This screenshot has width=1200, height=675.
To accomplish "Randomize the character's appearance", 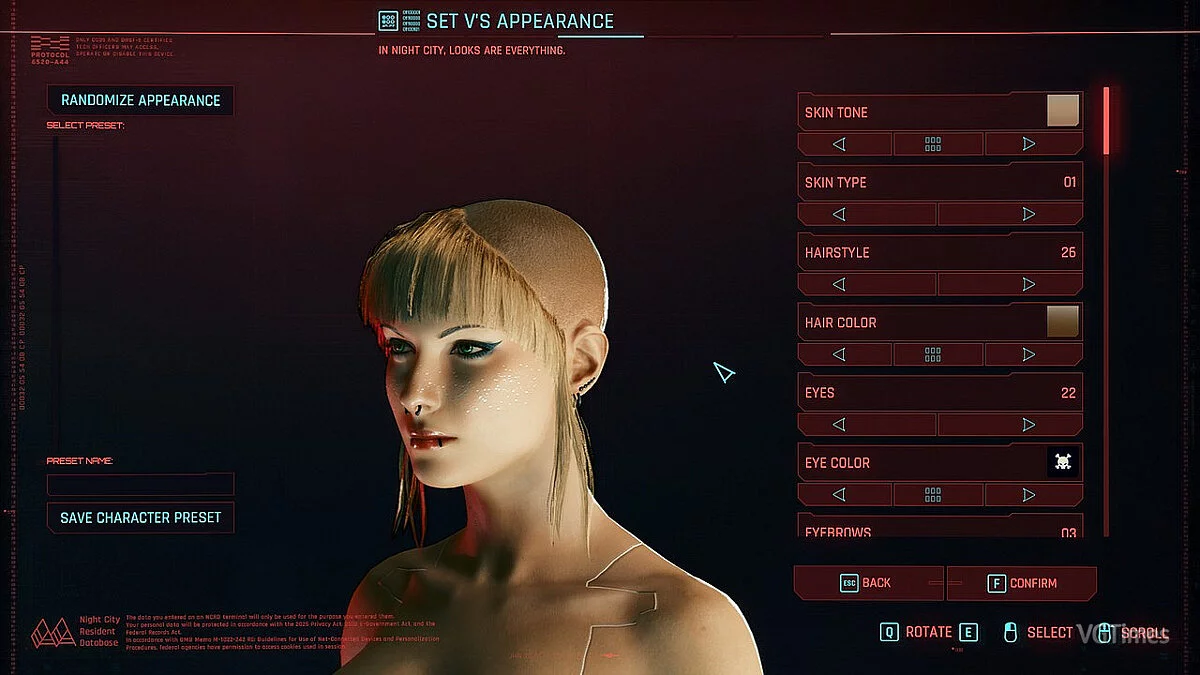I will coord(140,100).
